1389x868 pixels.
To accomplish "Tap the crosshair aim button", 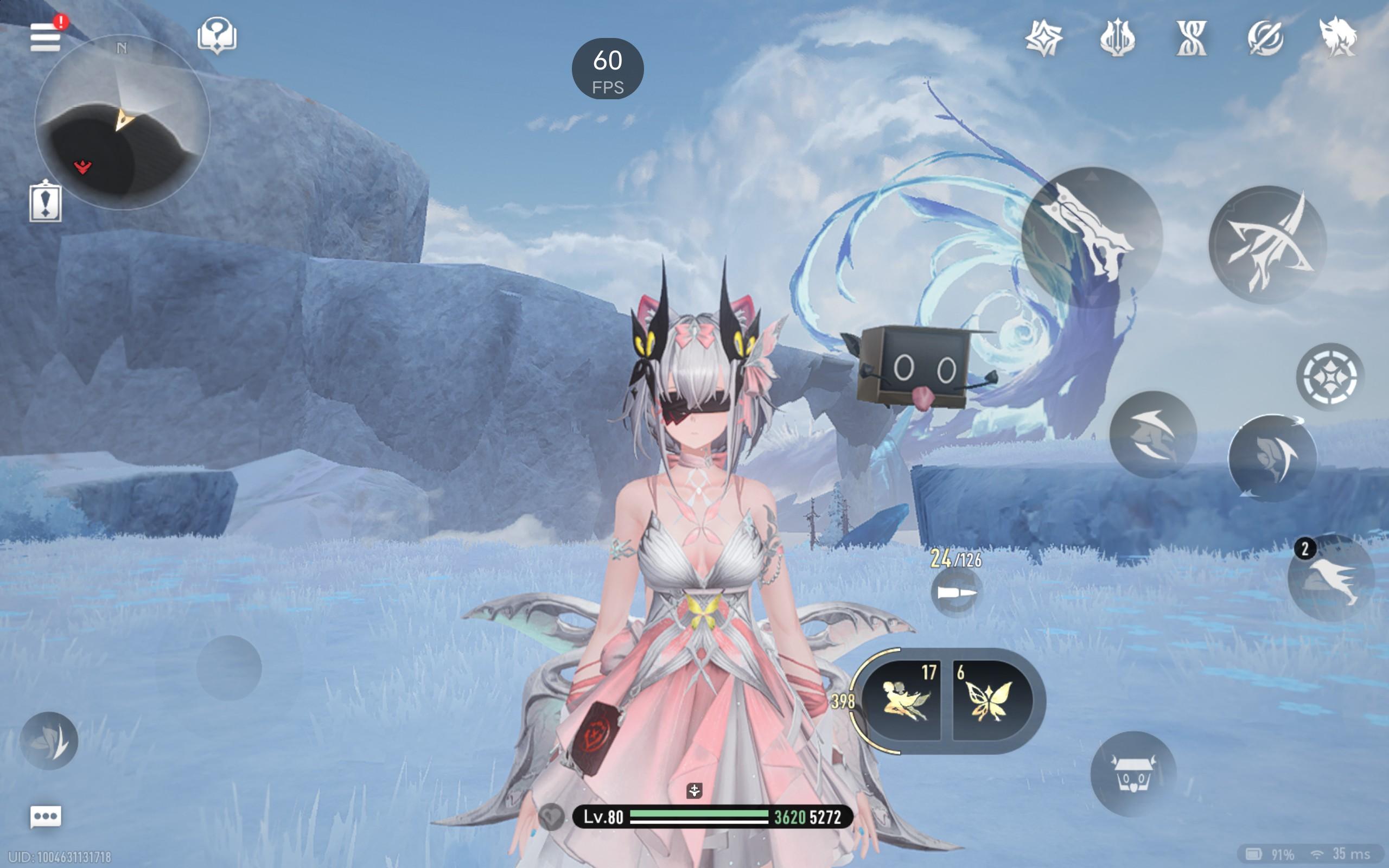I will pyautogui.click(x=1329, y=376).
